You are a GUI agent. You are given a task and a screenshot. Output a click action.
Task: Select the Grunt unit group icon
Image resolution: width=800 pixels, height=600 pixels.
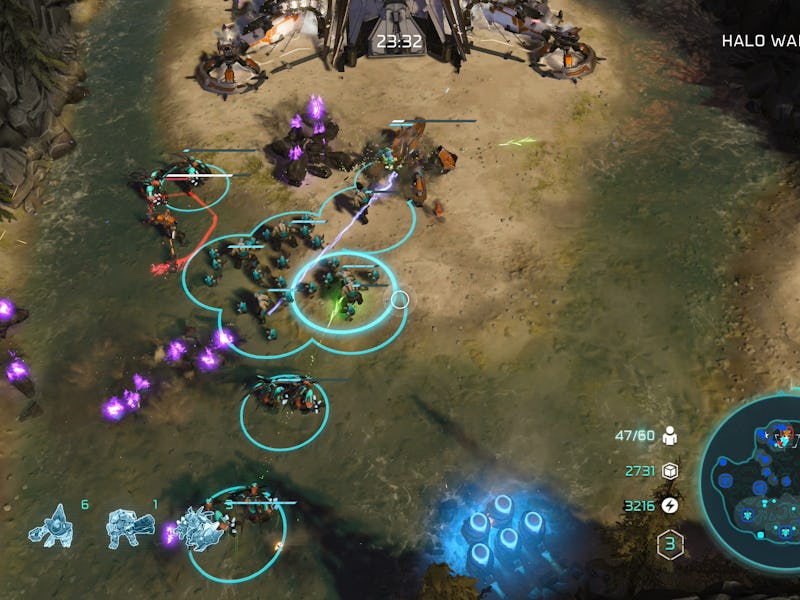50,526
